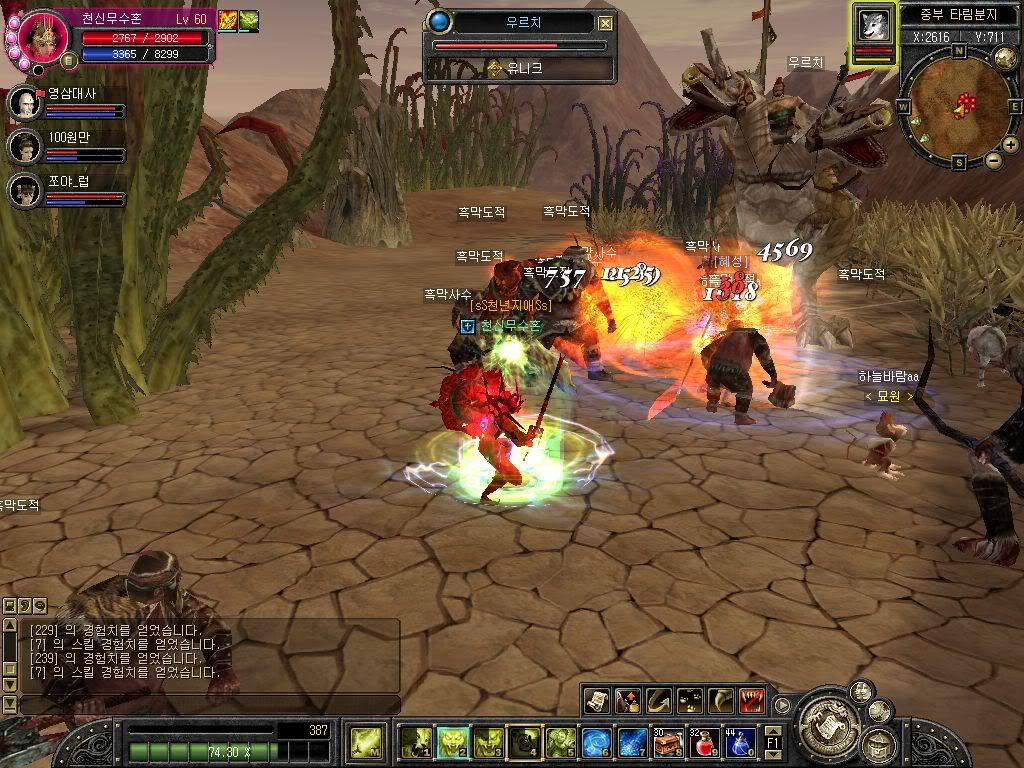1024x768 pixels.
Task: Zoom out the minimap with minus button
Action: point(994,160)
